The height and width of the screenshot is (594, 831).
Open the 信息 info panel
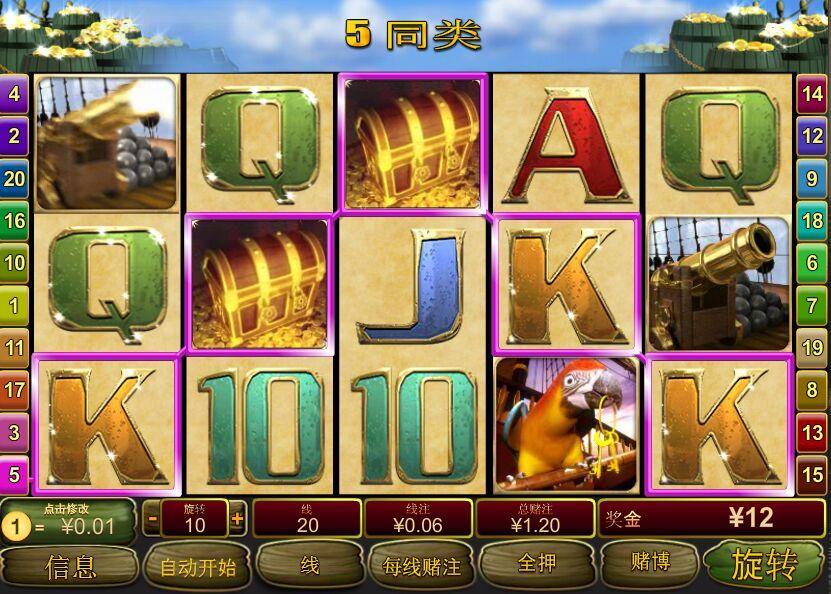click(70, 567)
